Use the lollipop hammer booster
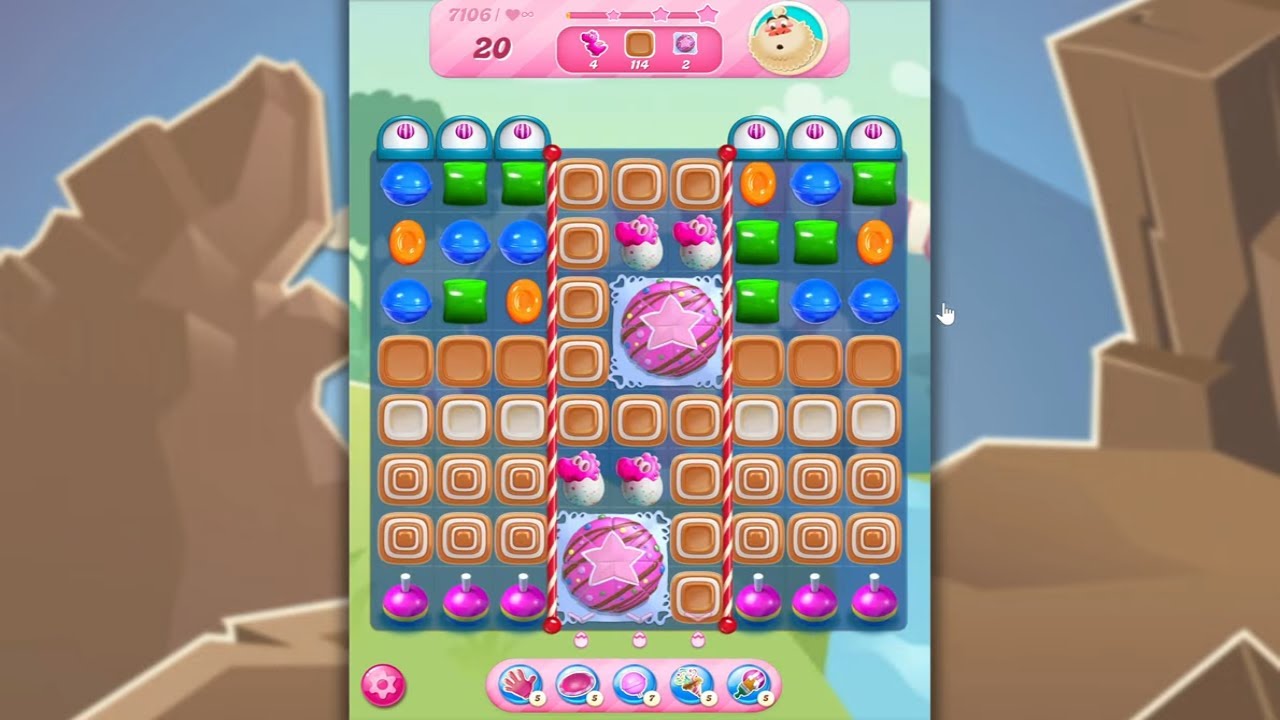This screenshot has width=1280, height=720. (x=633, y=685)
